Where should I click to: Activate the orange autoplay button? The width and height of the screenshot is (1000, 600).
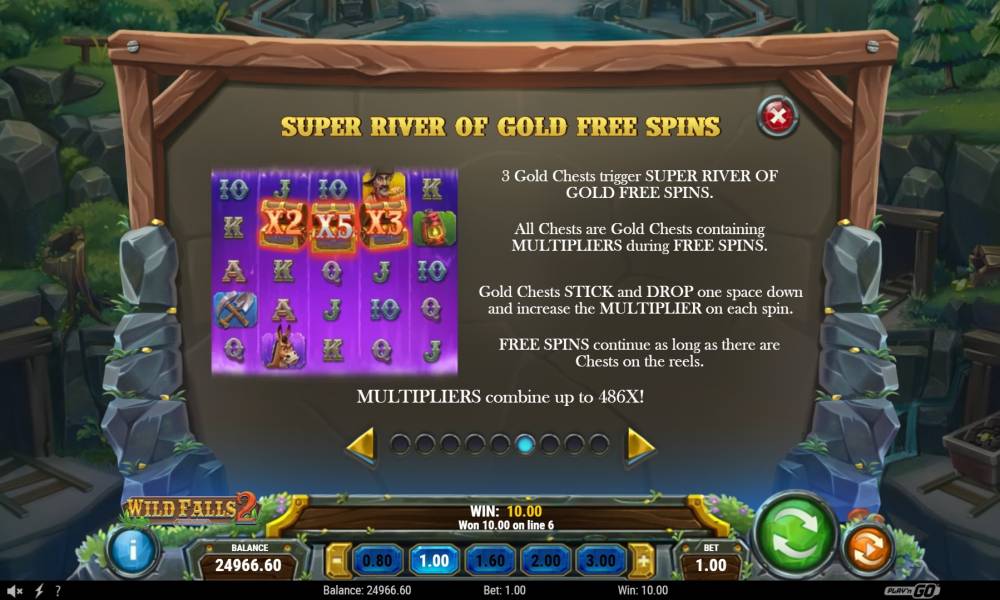(x=867, y=550)
